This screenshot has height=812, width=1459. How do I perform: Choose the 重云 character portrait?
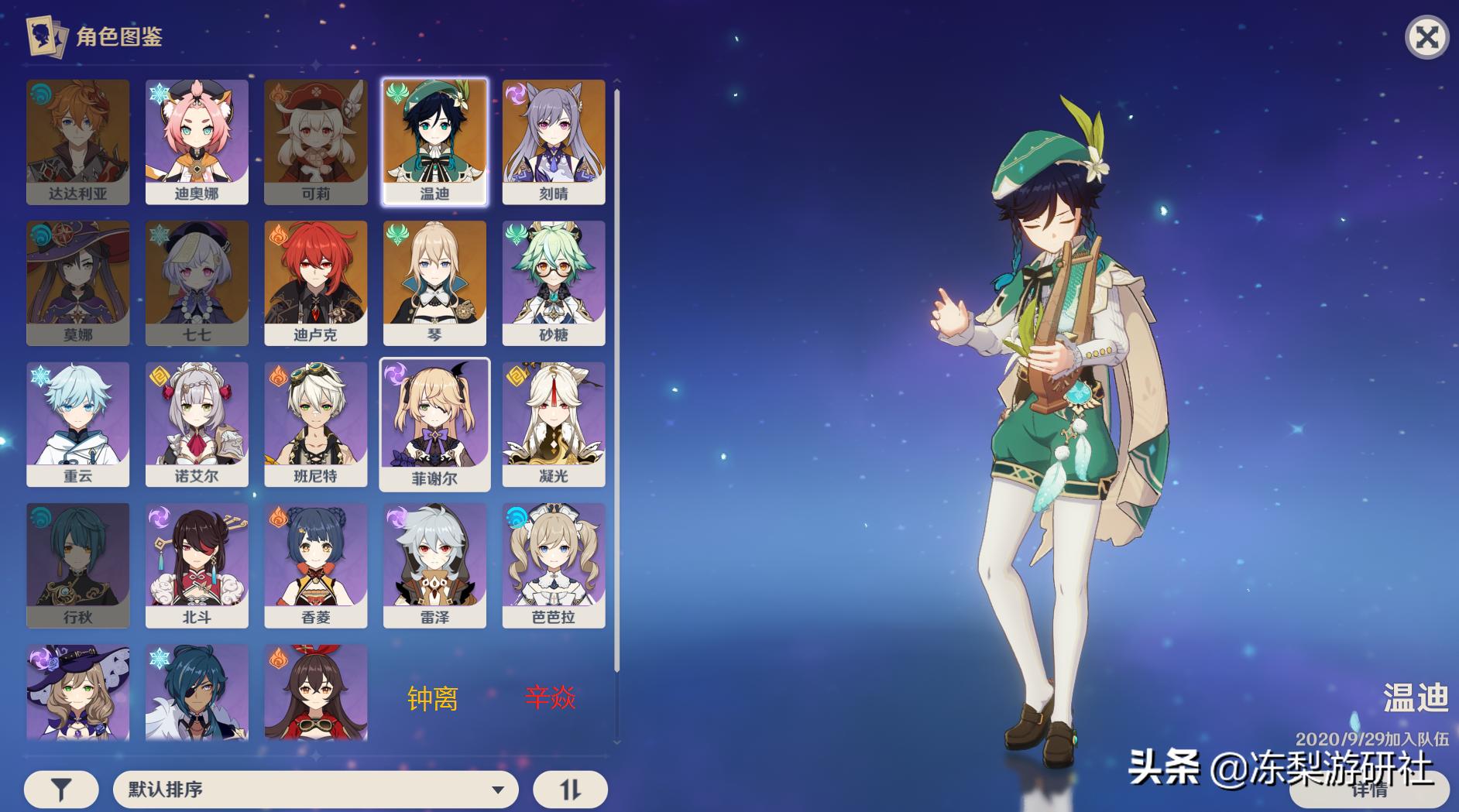77,423
